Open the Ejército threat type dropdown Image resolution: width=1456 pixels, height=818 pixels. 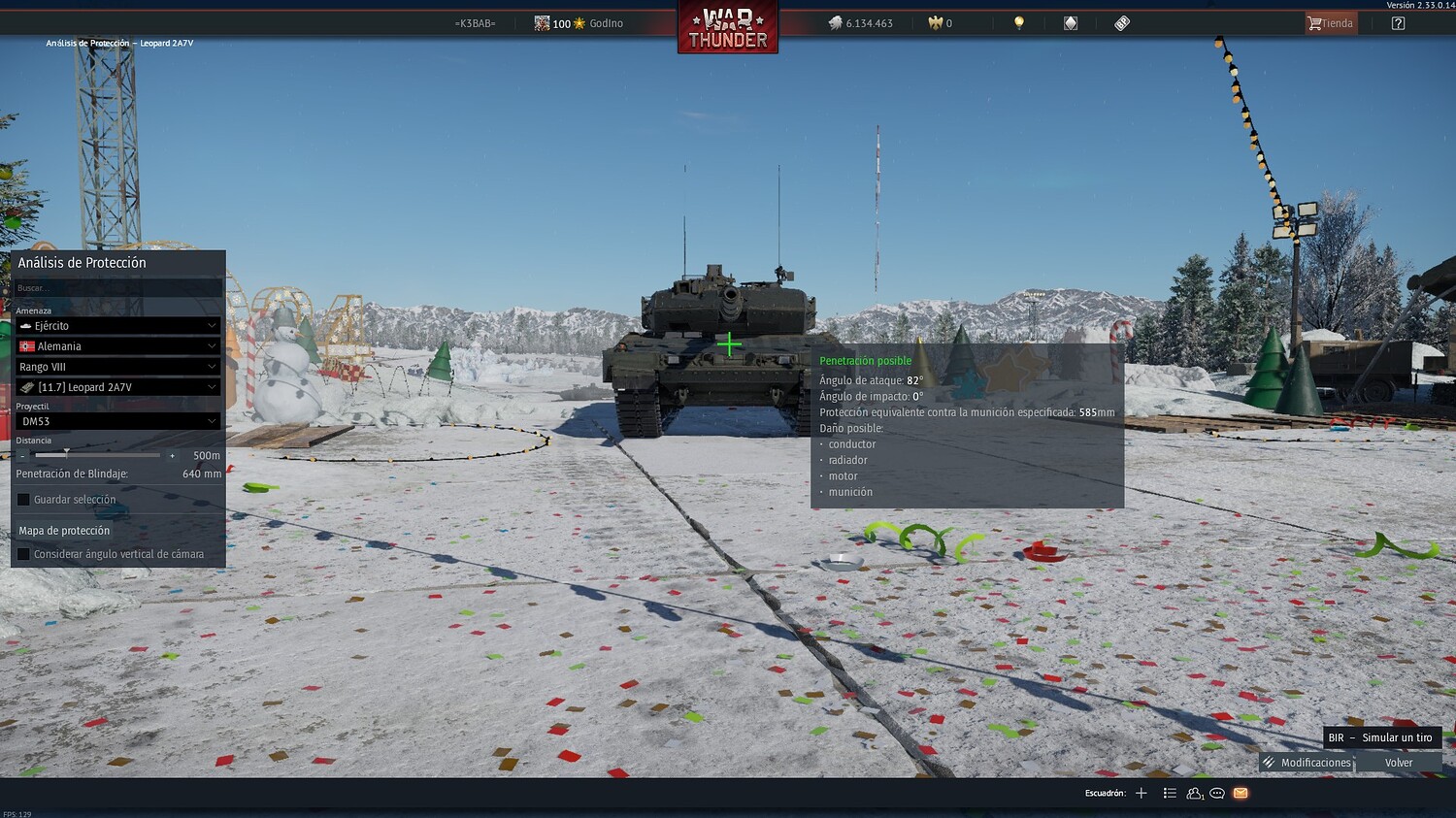[117, 325]
